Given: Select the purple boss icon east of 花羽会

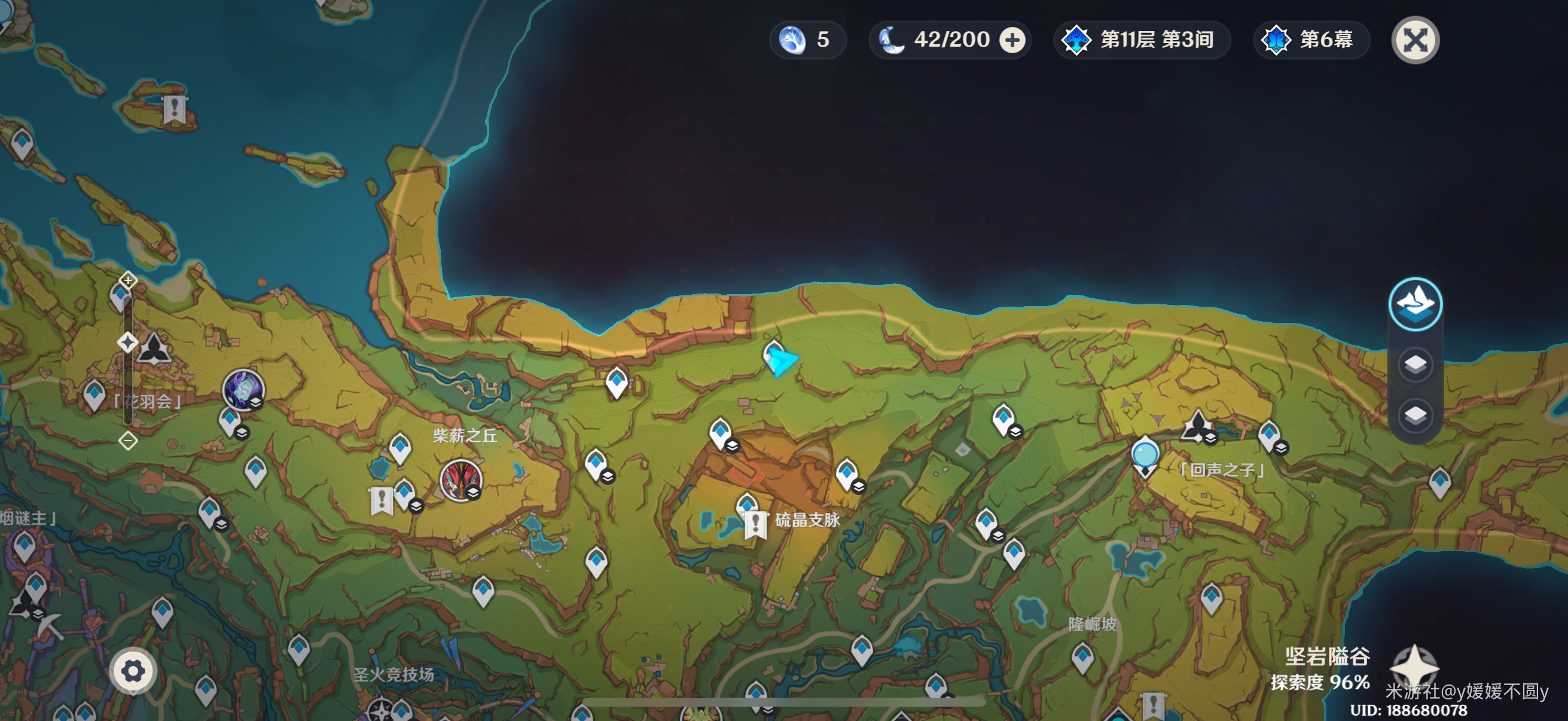Looking at the screenshot, I should pos(243,389).
